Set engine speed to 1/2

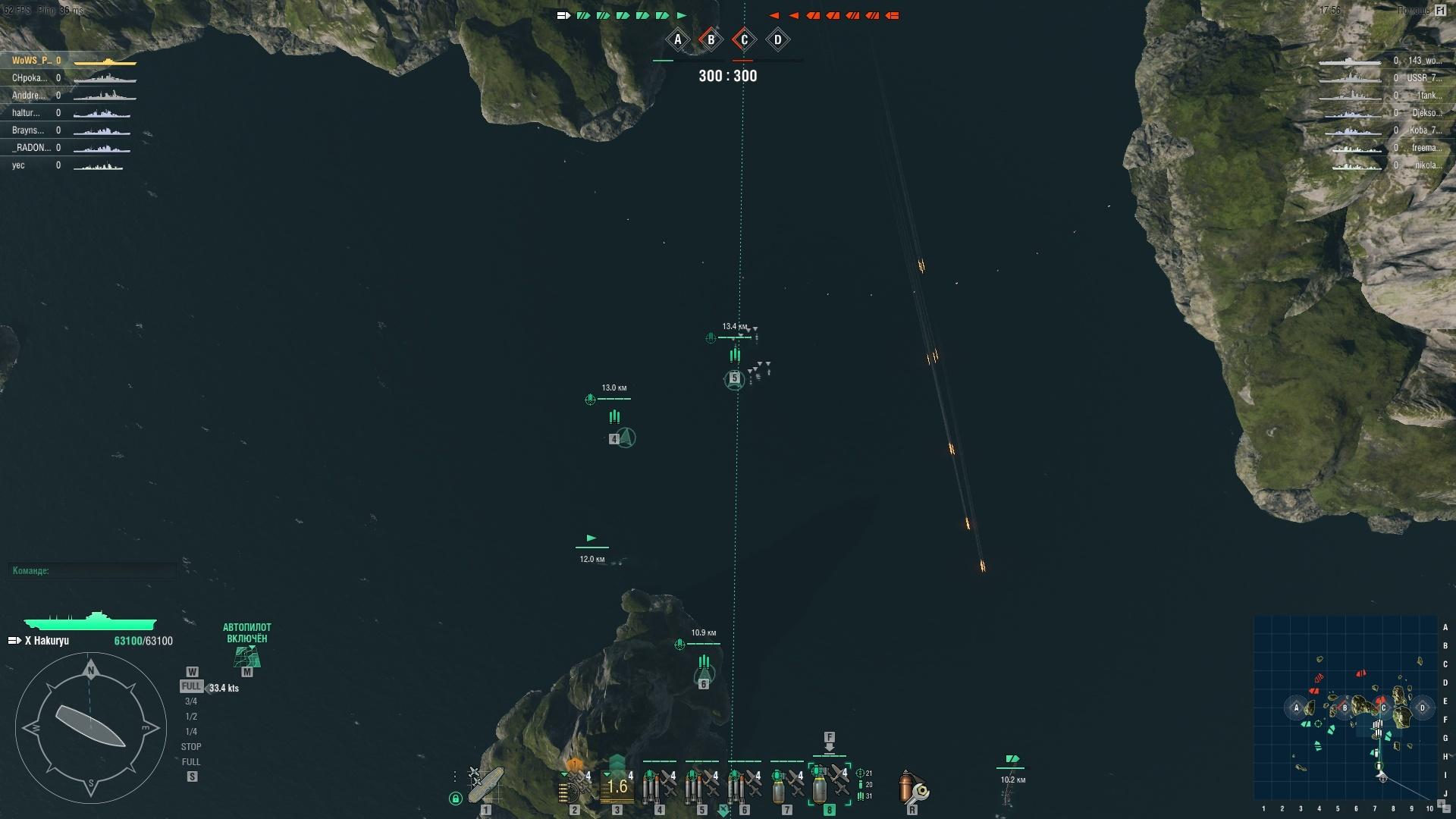(x=191, y=717)
